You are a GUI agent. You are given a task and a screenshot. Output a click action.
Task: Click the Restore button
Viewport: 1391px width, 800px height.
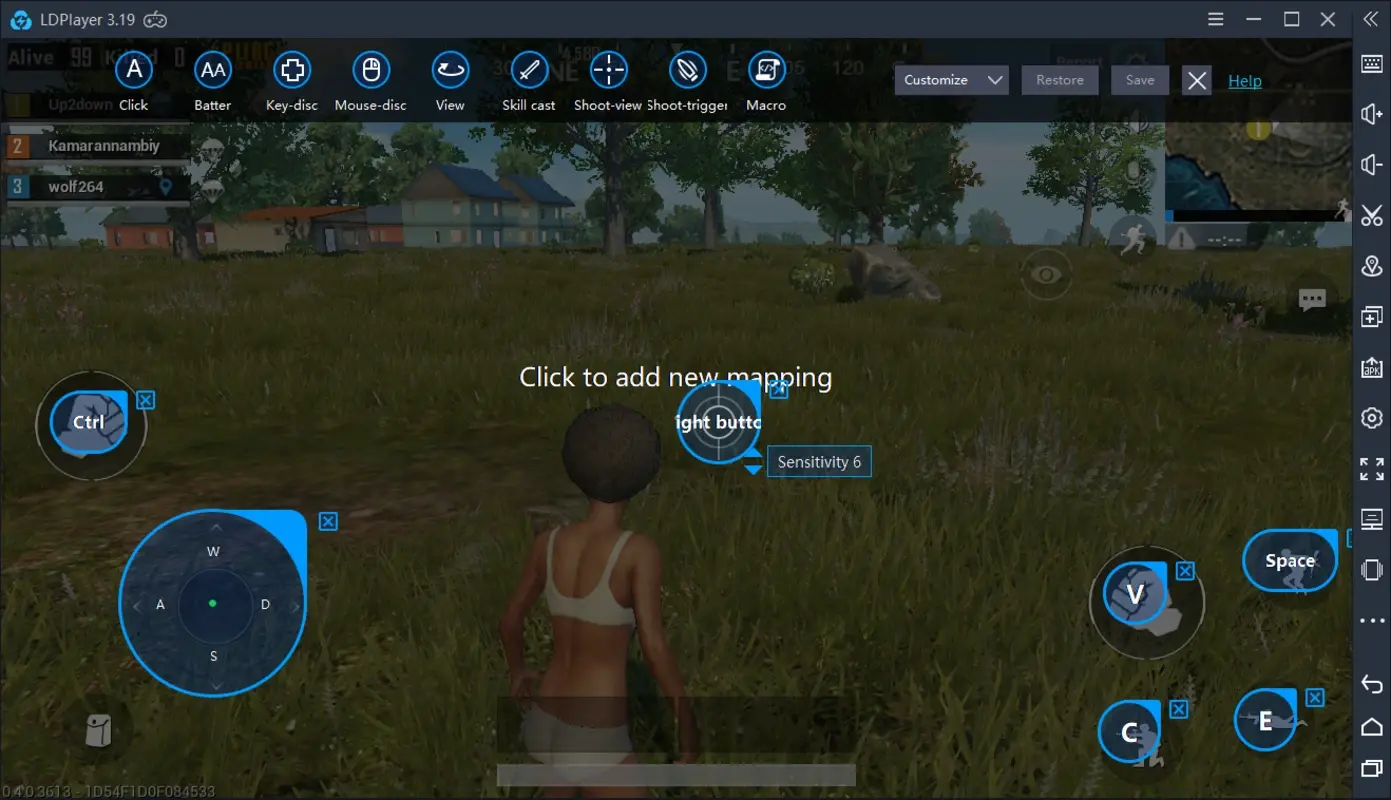coord(1059,79)
